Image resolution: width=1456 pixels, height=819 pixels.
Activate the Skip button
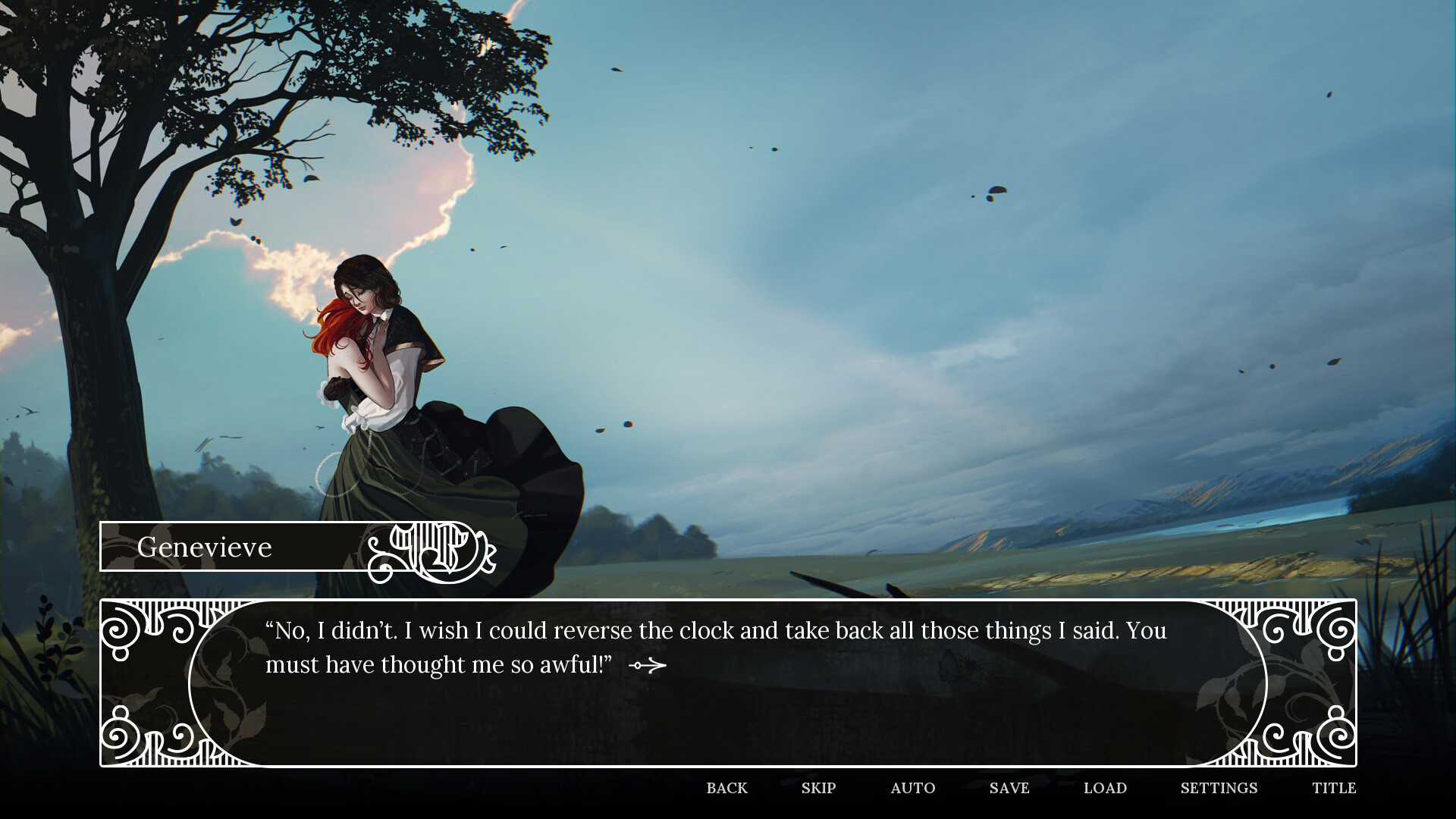tap(818, 788)
